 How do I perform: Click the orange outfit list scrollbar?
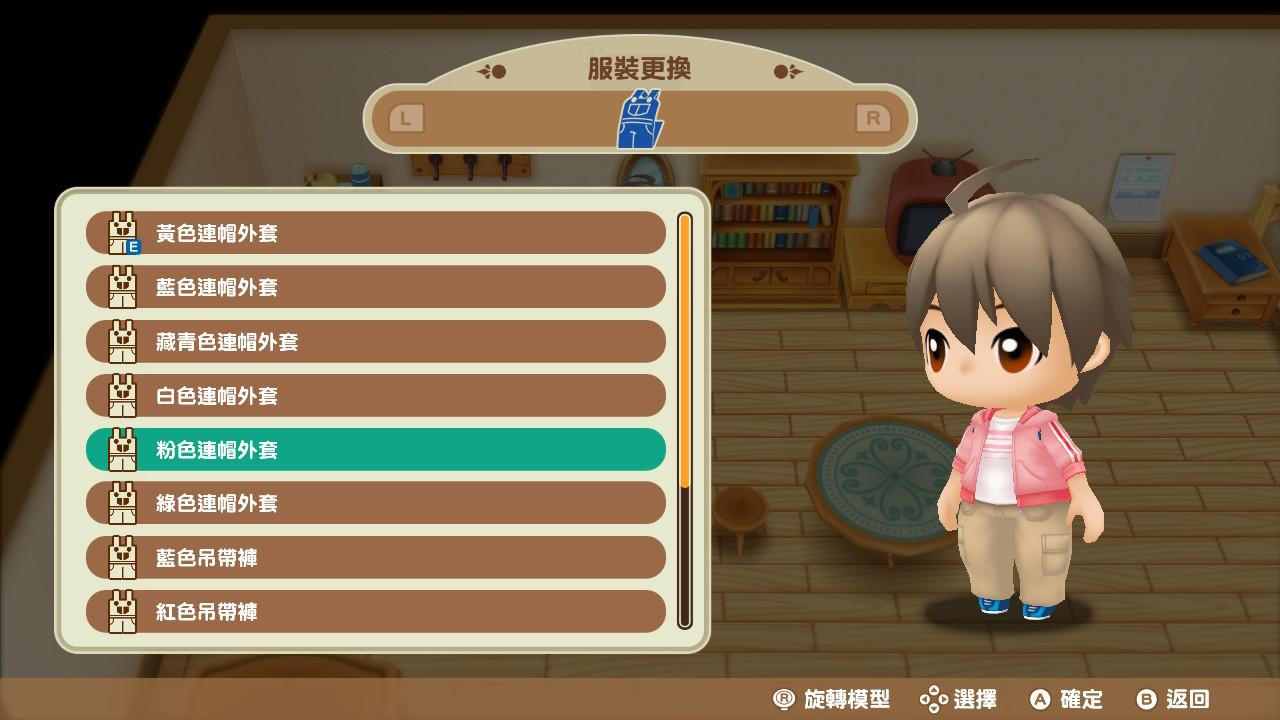tap(685, 350)
